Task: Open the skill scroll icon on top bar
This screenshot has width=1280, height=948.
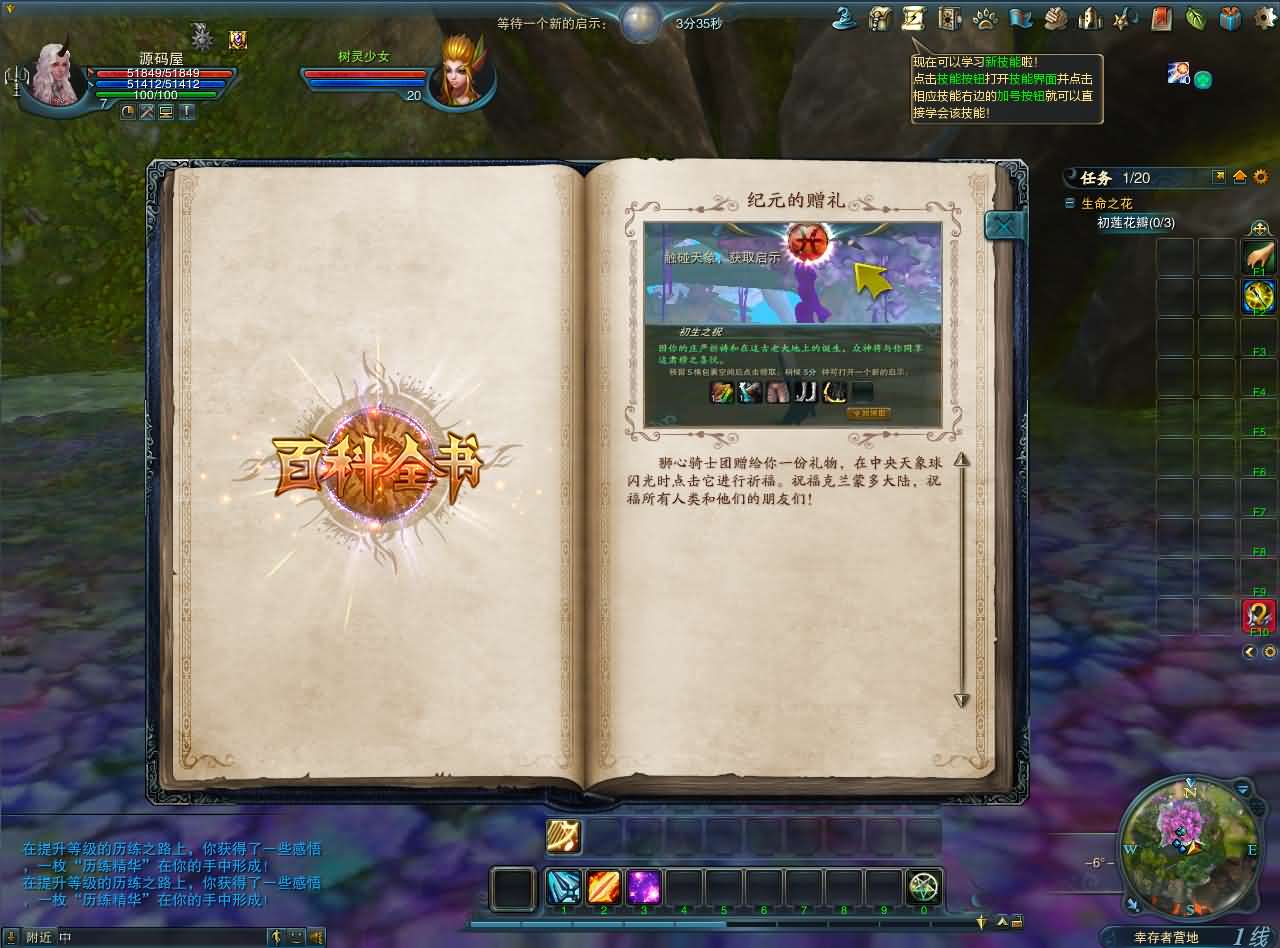Action: pos(912,18)
